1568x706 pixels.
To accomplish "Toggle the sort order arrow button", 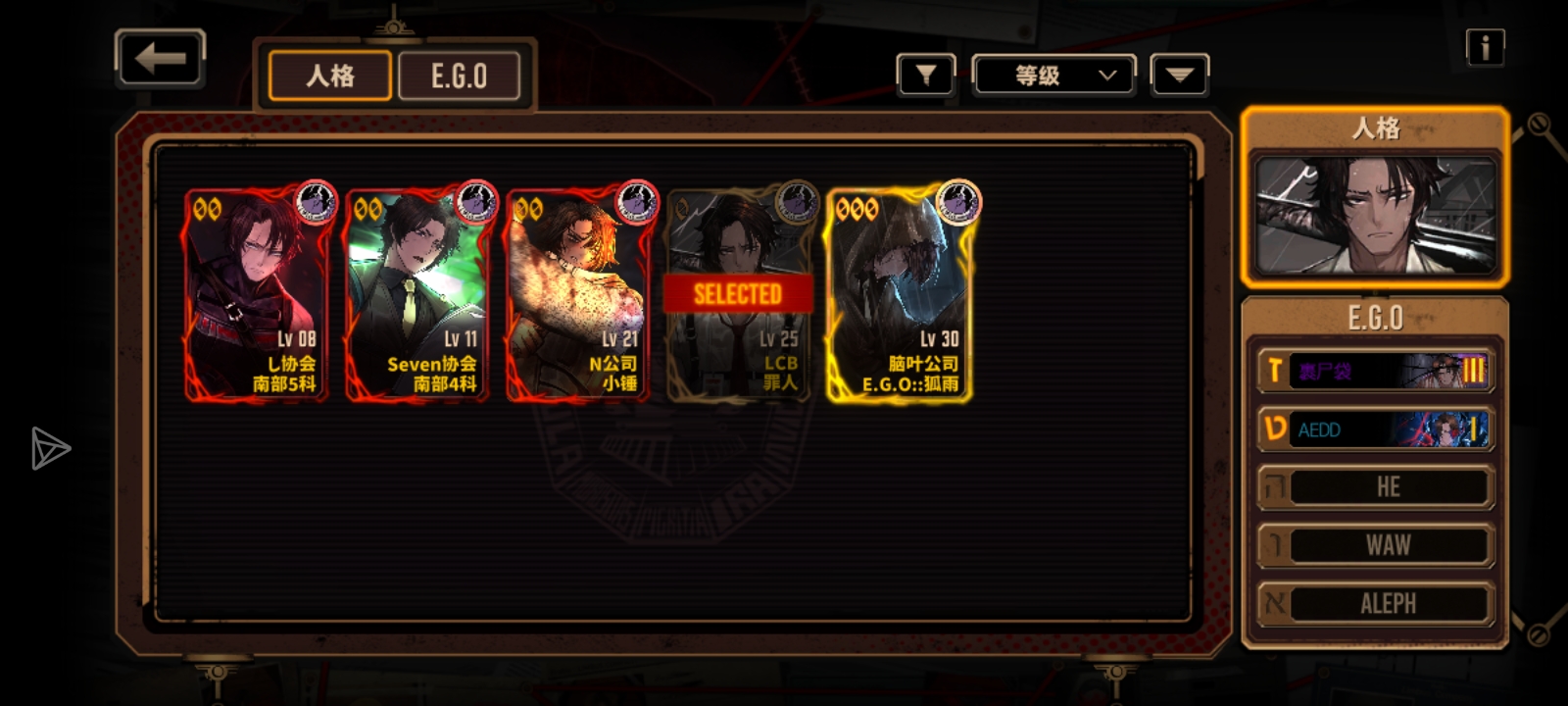I will pyautogui.click(x=1179, y=76).
